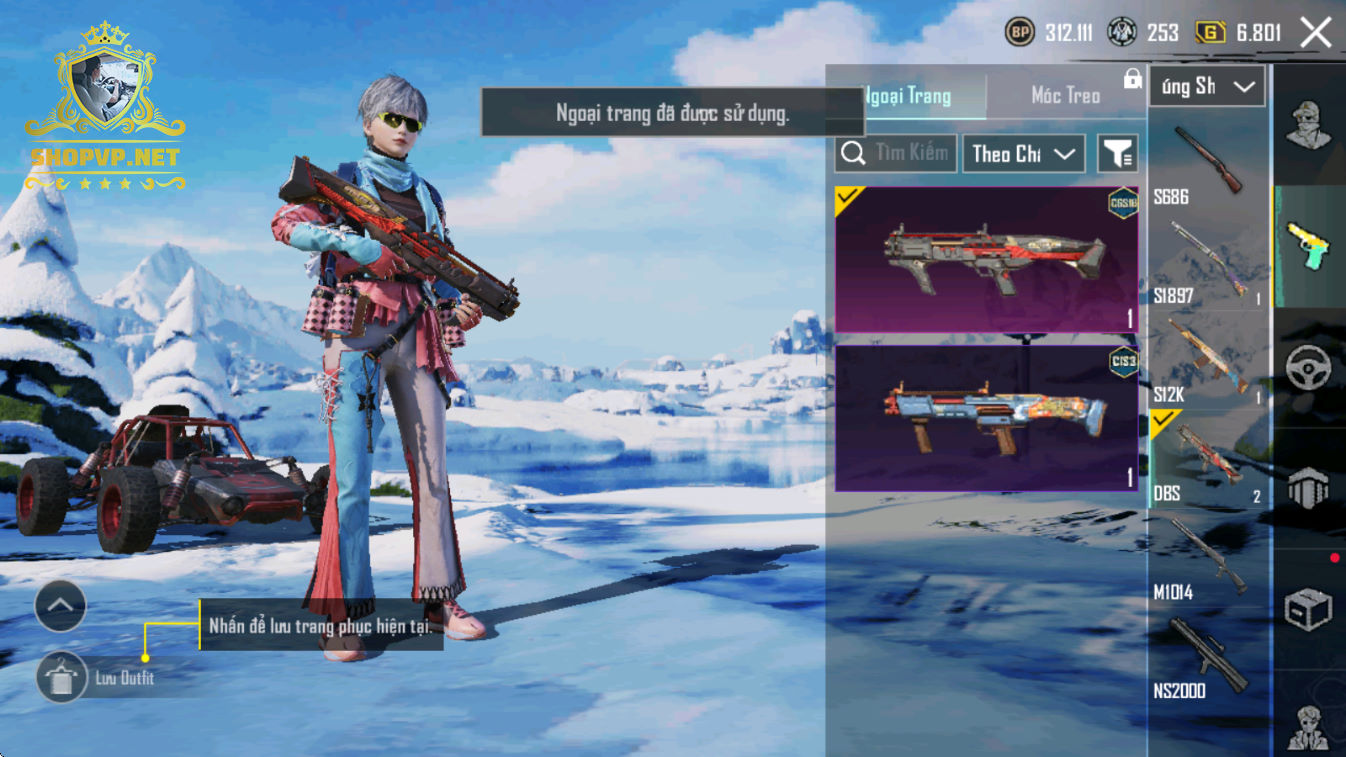Open the Móc Treo tab
This screenshot has height=757, width=1346.
(x=1065, y=96)
